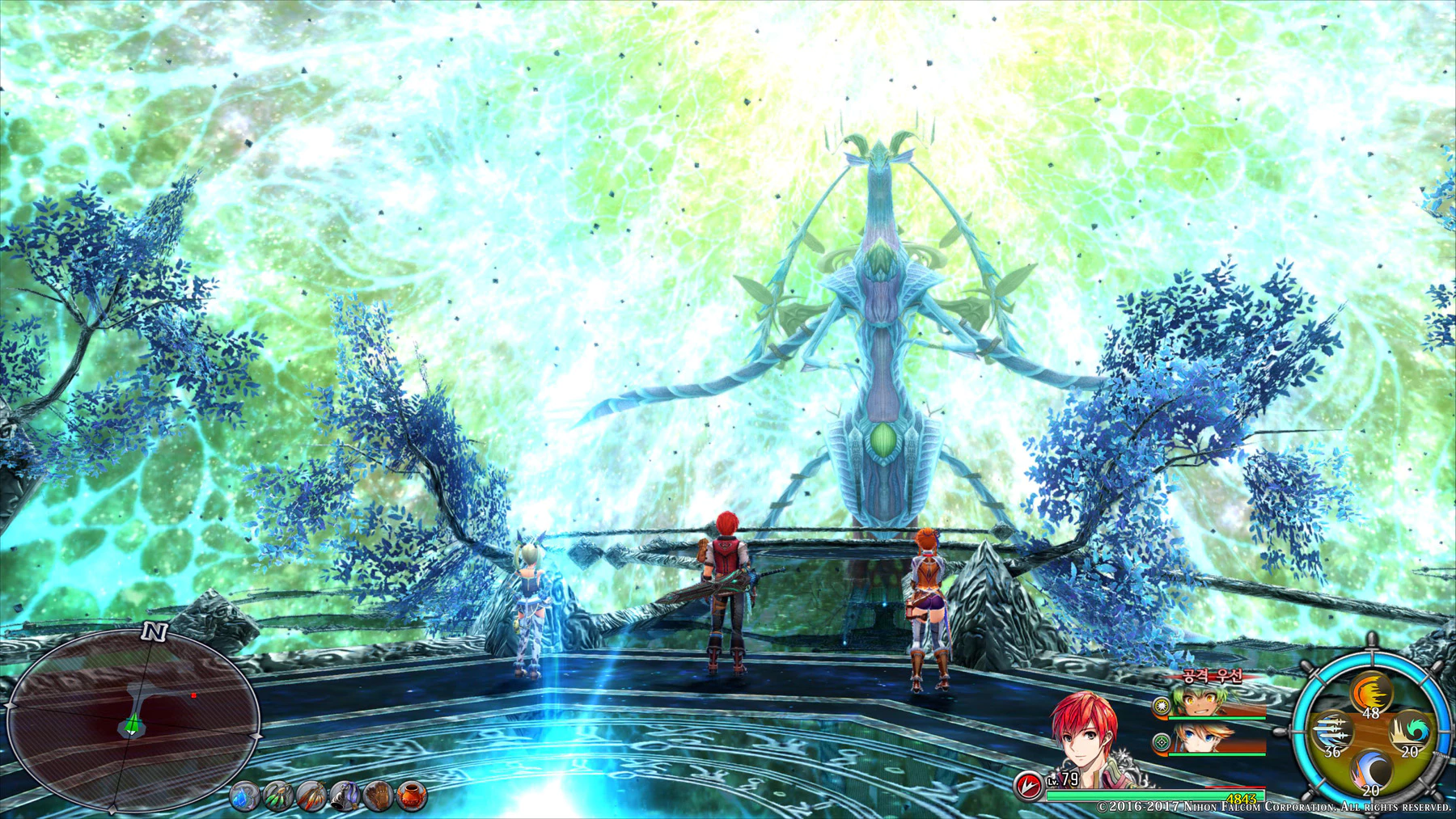Select the blue crystal pendant item
The height and width of the screenshot is (819, 1456).
[243, 798]
